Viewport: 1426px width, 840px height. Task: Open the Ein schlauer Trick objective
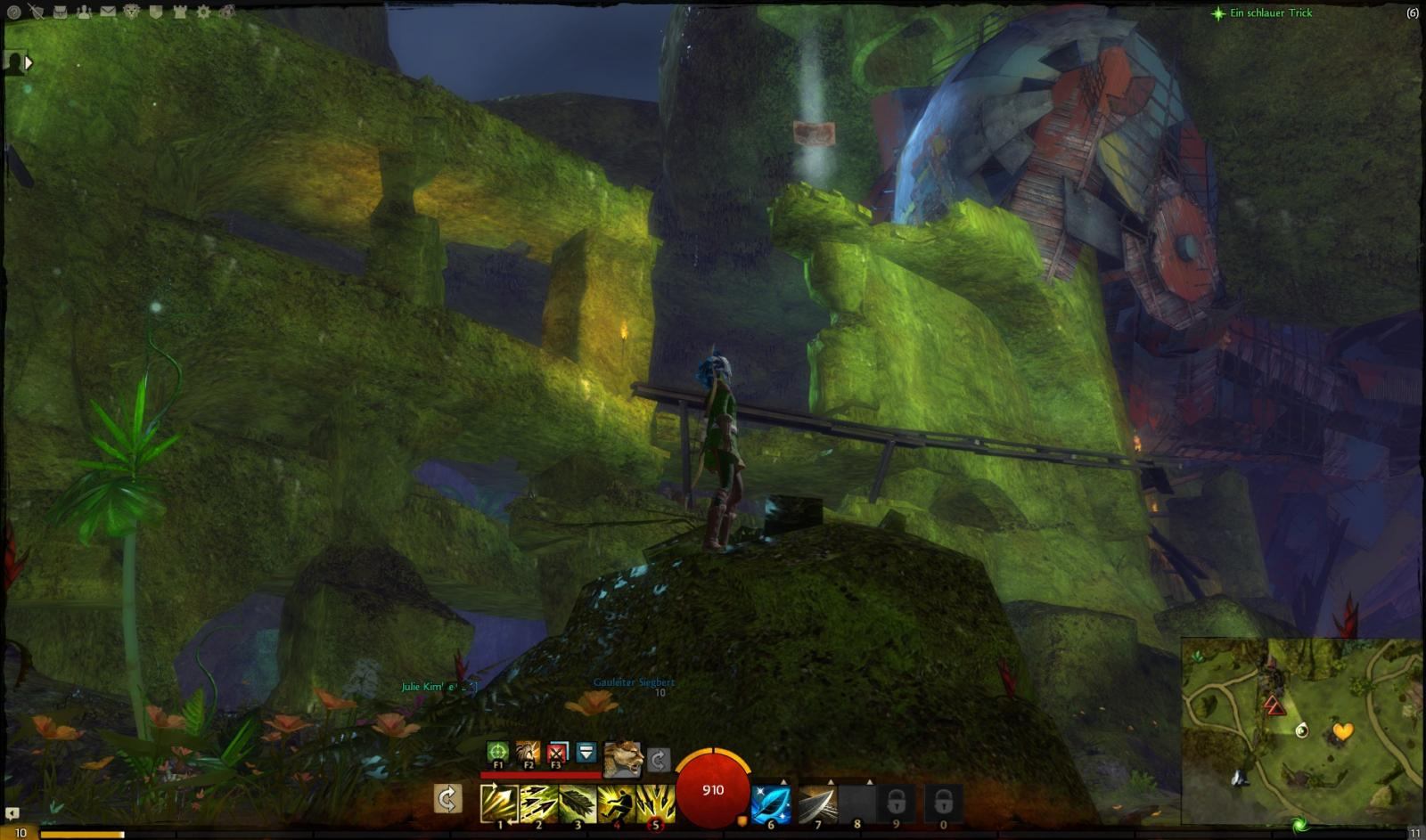(1270, 12)
